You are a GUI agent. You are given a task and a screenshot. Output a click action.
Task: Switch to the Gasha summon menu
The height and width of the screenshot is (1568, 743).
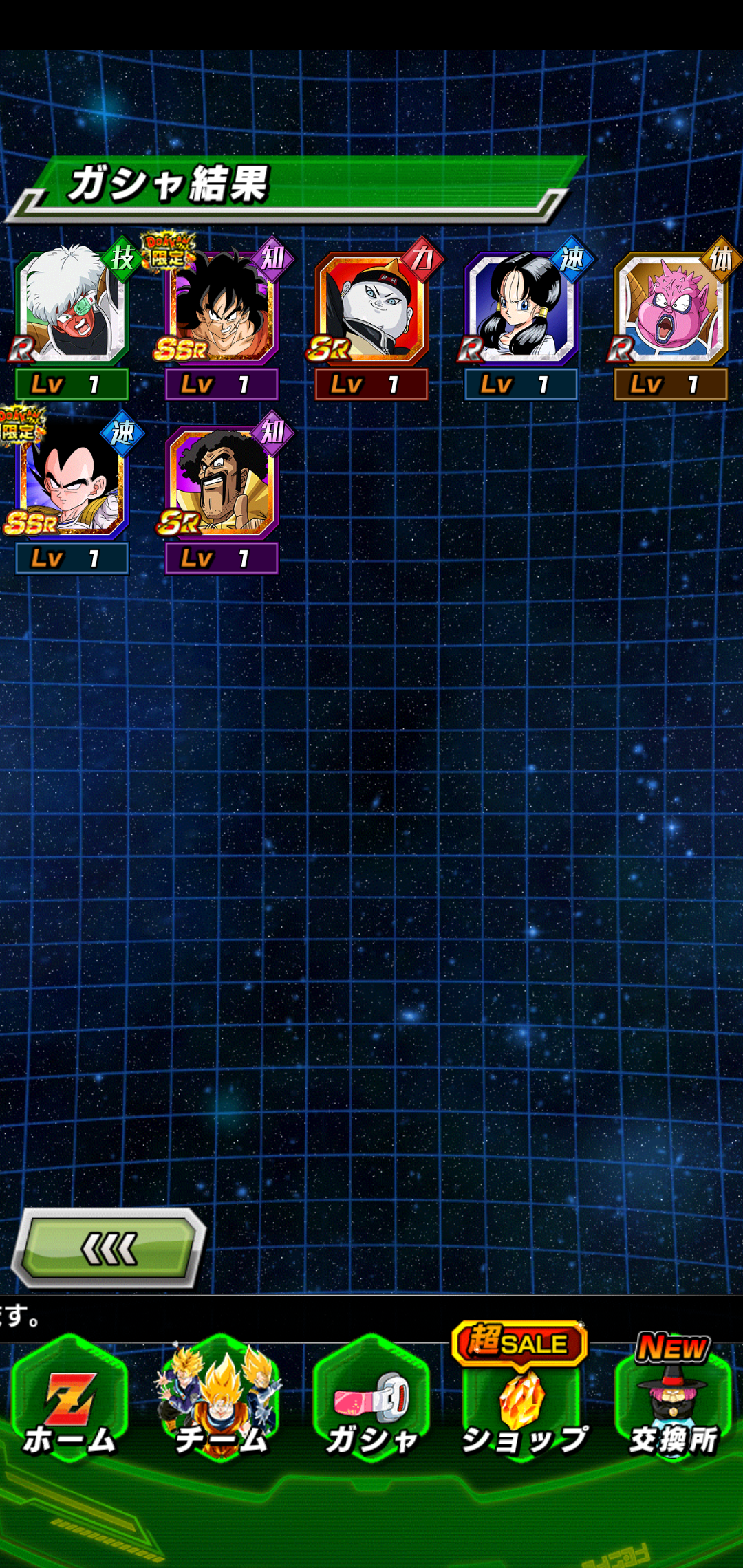pyautogui.click(x=371, y=1403)
